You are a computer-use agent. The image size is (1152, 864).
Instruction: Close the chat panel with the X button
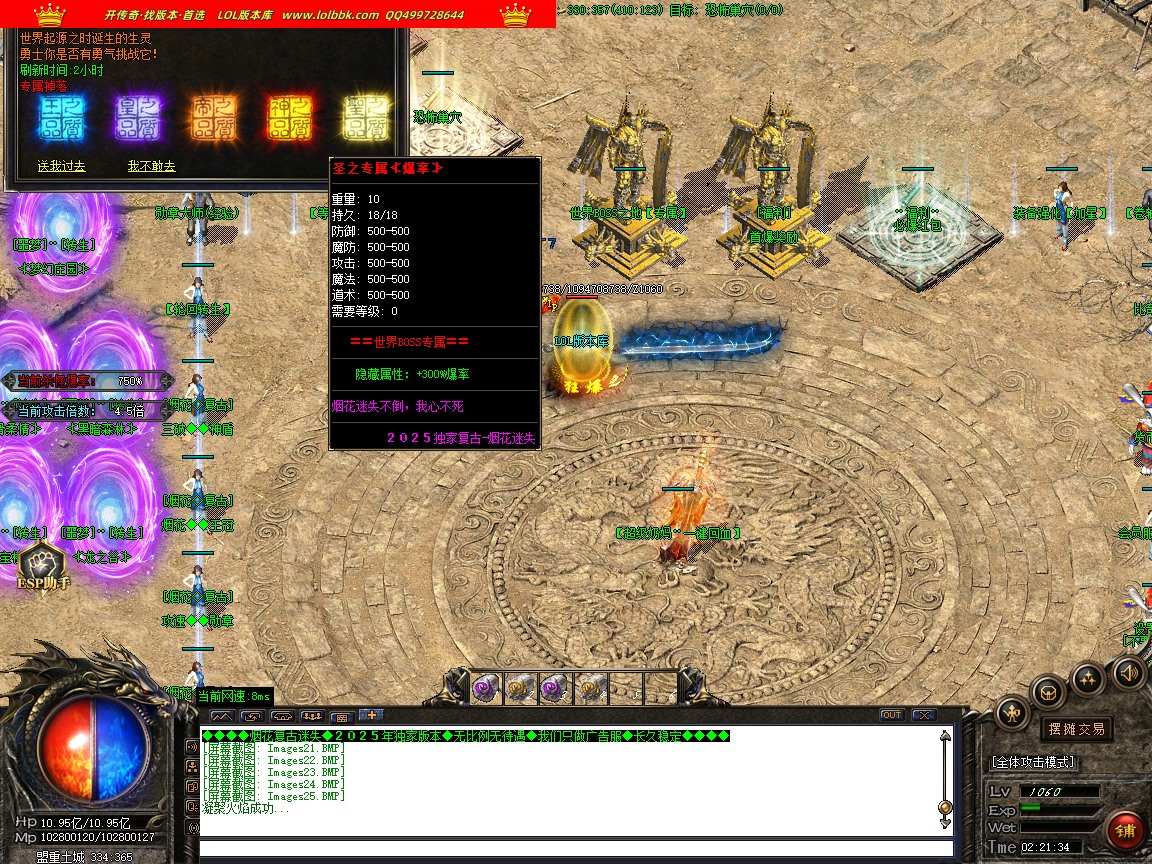[923, 715]
